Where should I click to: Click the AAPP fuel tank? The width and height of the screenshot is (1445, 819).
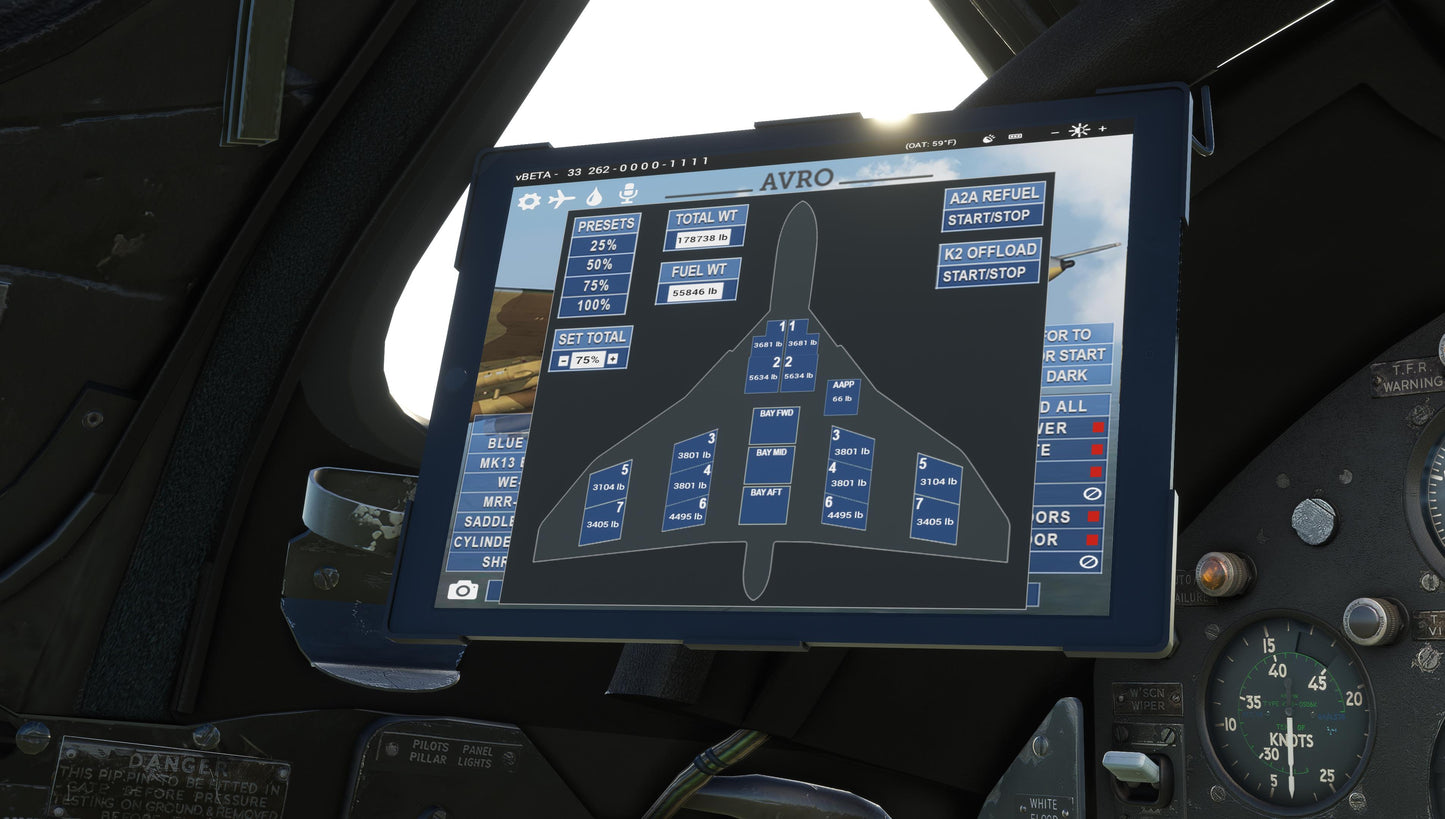tap(842, 396)
